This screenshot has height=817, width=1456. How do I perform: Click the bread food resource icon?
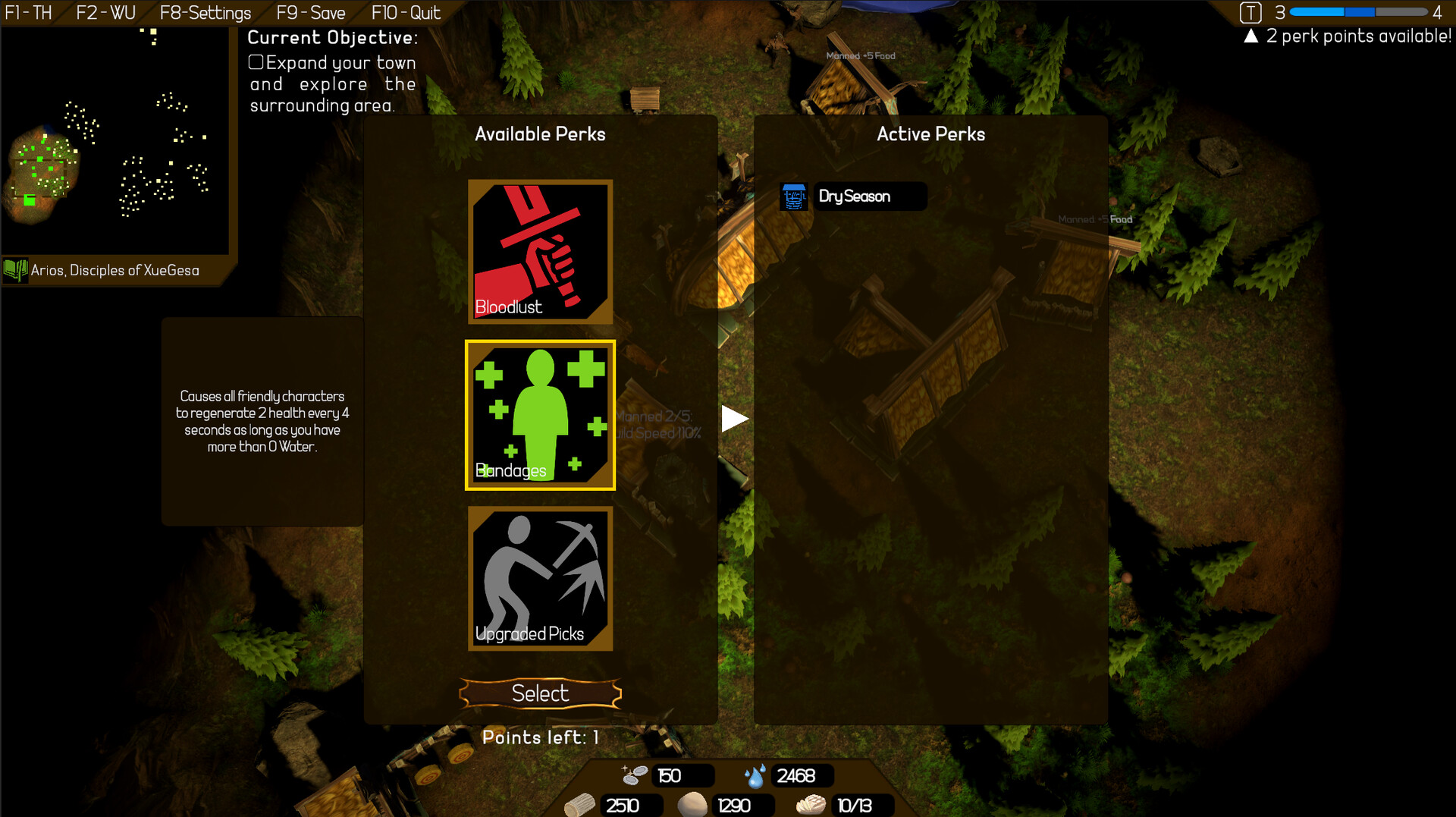811,805
